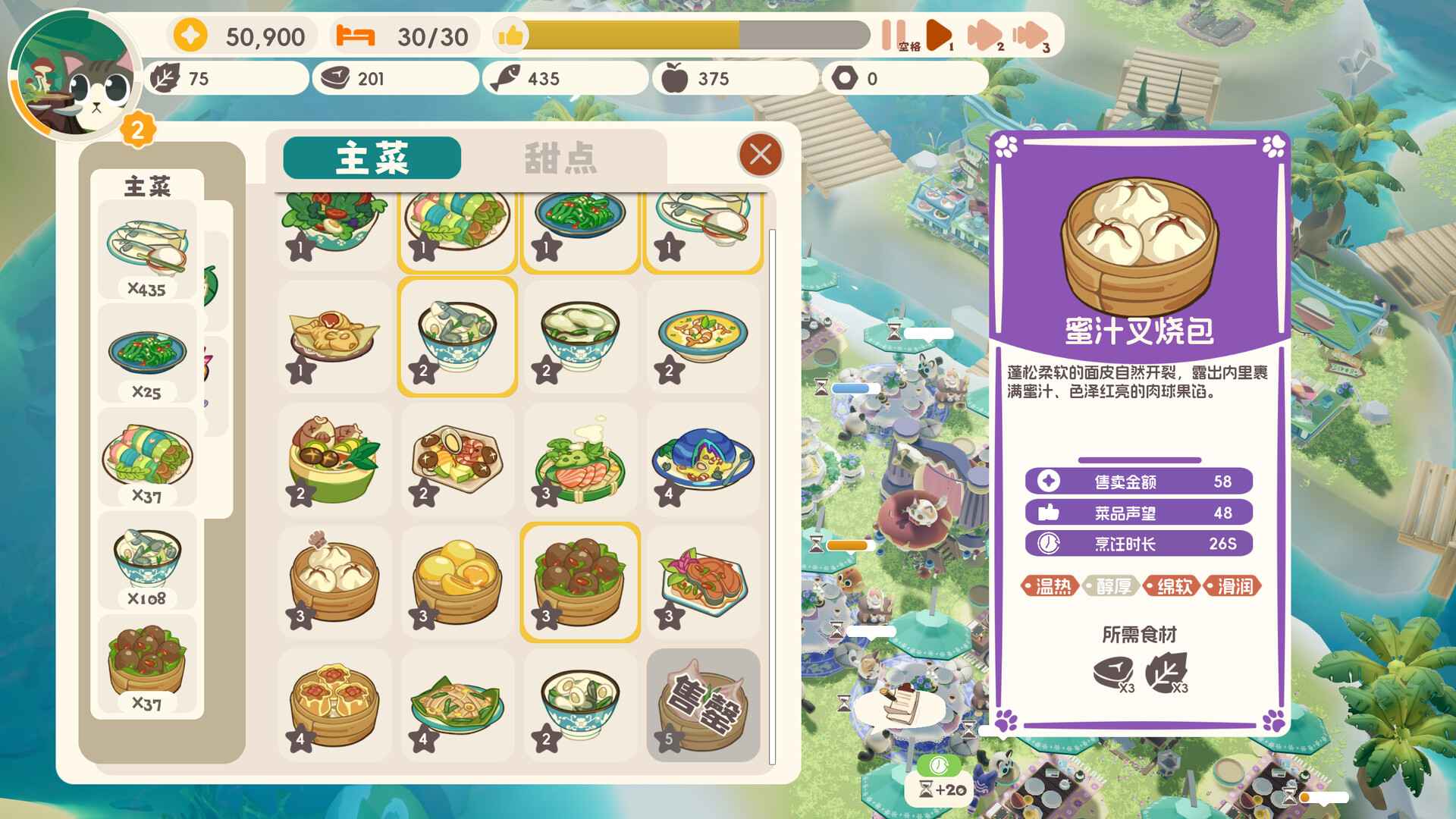Click the yellow reputation progress bar
1456x819 pixels.
pyautogui.click(x=629, y=33)
